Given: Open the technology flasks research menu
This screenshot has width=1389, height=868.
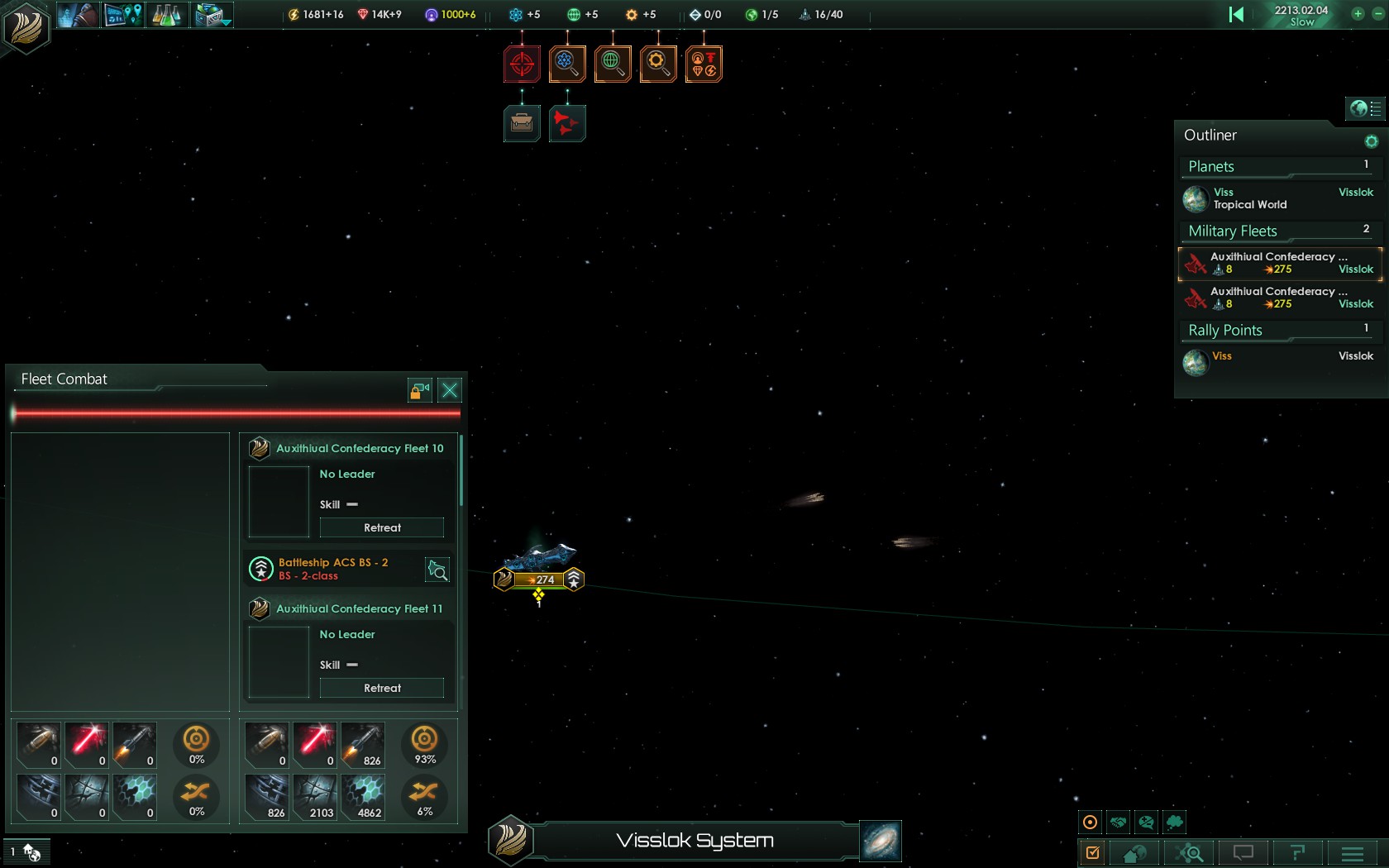Looking at the screenshot, I should [166, 15].
